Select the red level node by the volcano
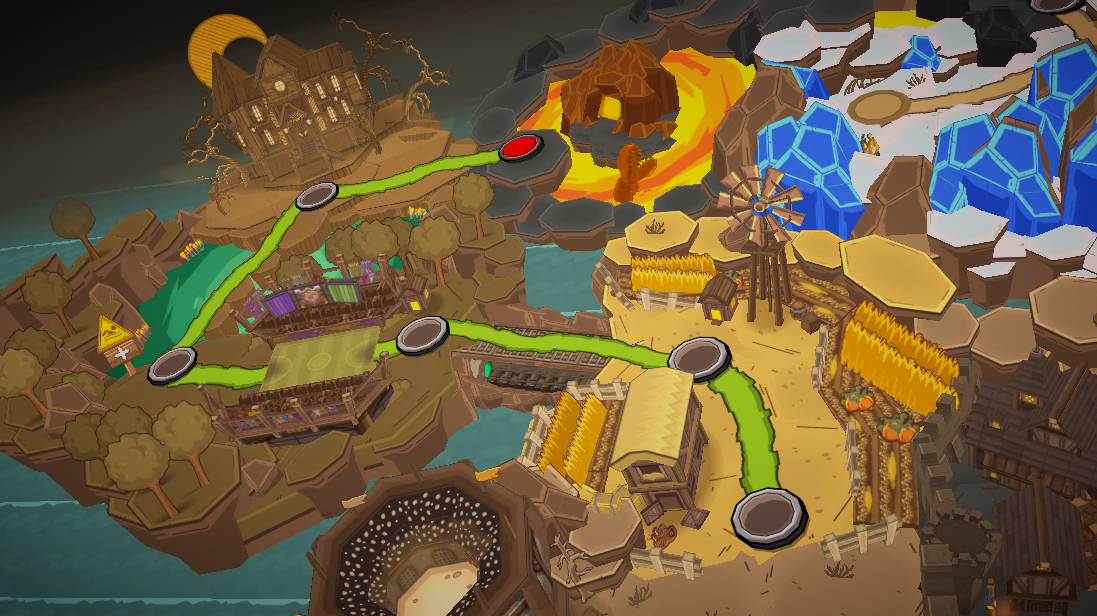The height and width of the screenshot is (616, 1097). pos(520,148)
